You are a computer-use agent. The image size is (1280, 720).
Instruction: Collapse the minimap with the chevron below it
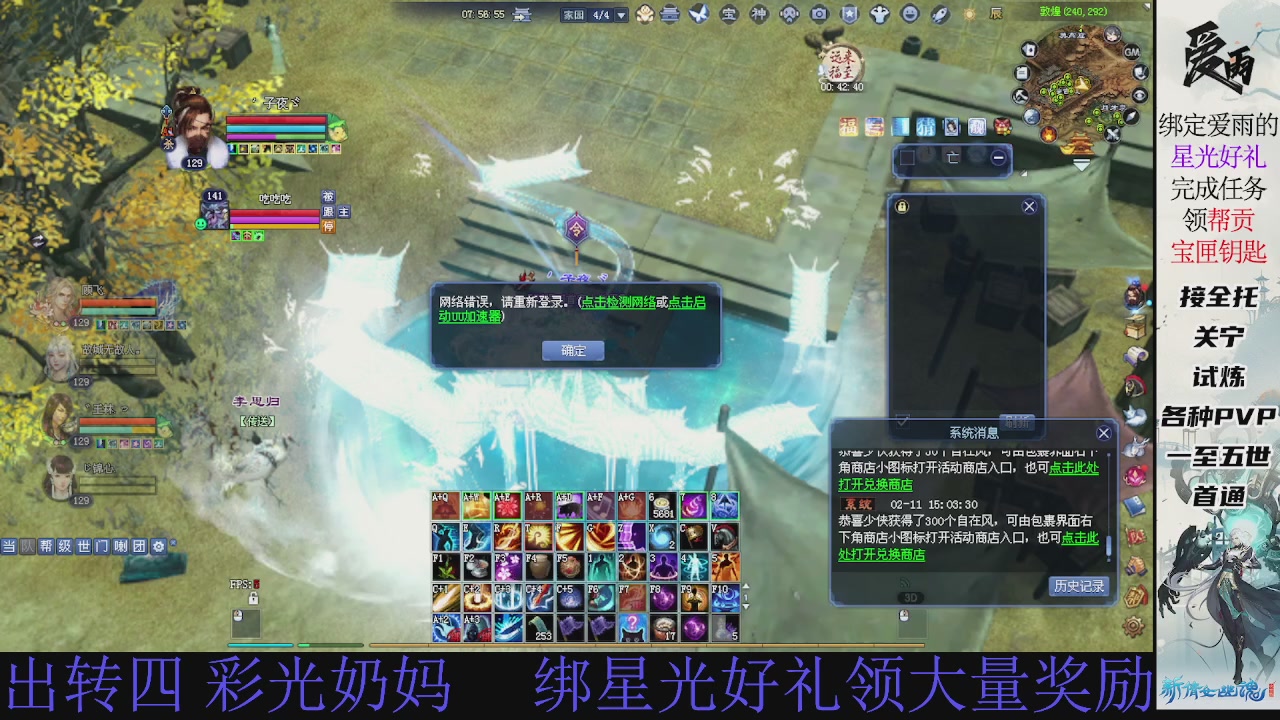pos(1082,165)
